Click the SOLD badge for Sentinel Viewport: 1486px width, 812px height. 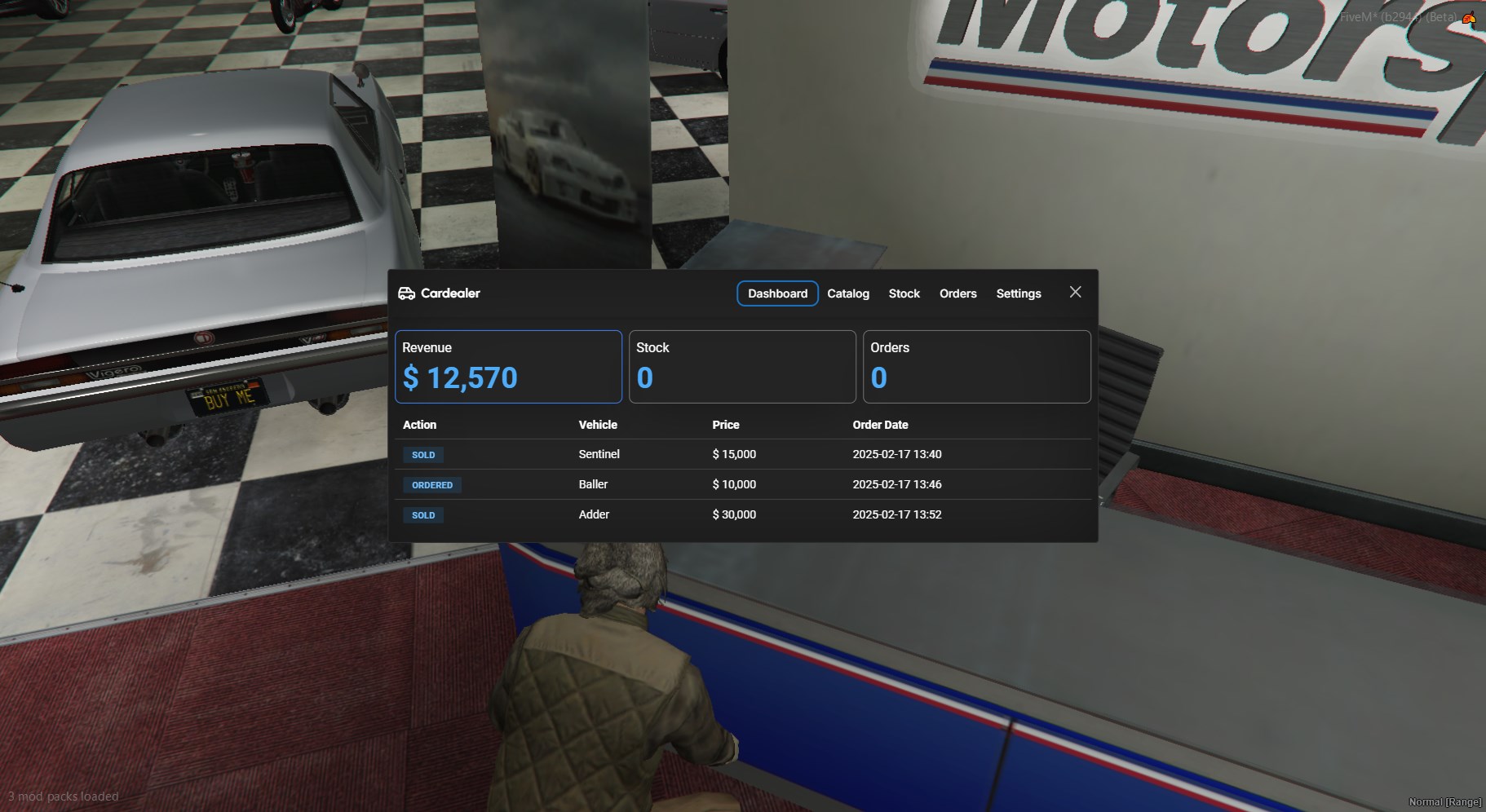coord(423,455)
